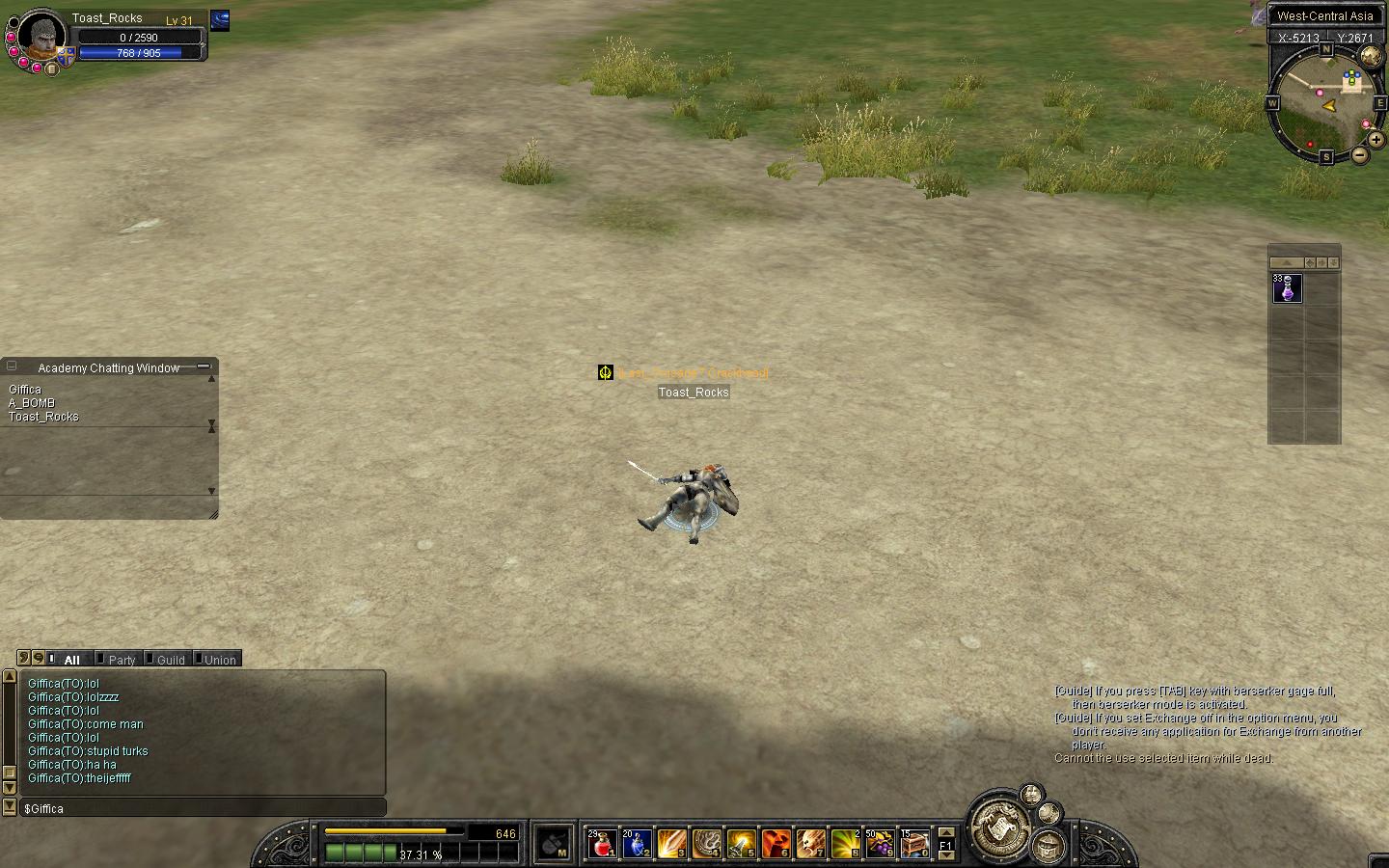Click the up arrow to change the F1 hotbar page
The image size is (1389, 868).
click(946, 833)
